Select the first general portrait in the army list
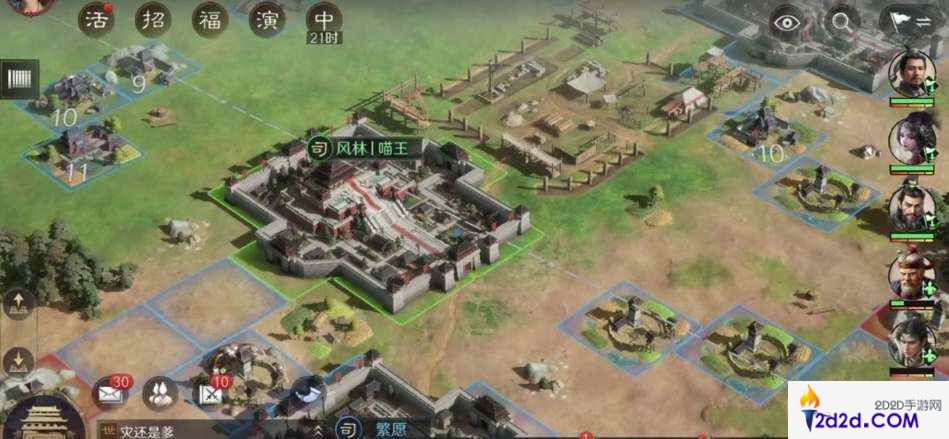Image resolution: width=949 pixels, height=439 pixels. [x=912, y=73]
